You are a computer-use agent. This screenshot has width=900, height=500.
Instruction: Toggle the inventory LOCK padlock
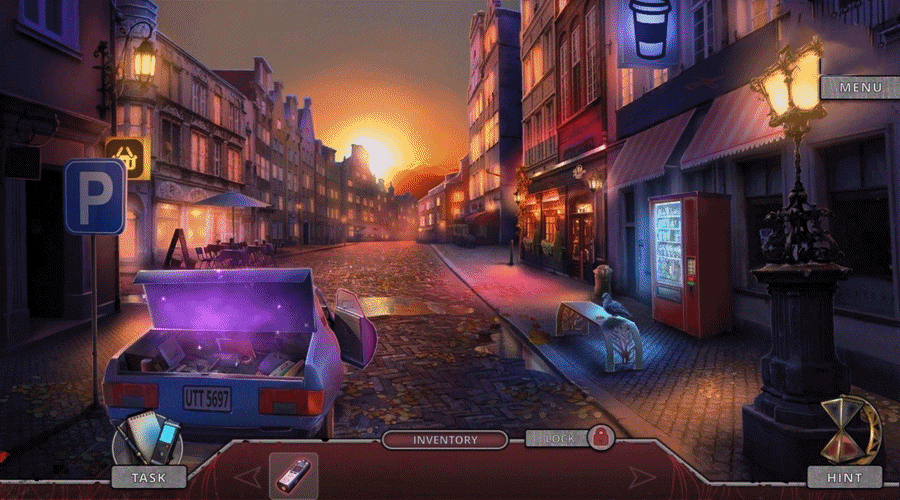600,438
